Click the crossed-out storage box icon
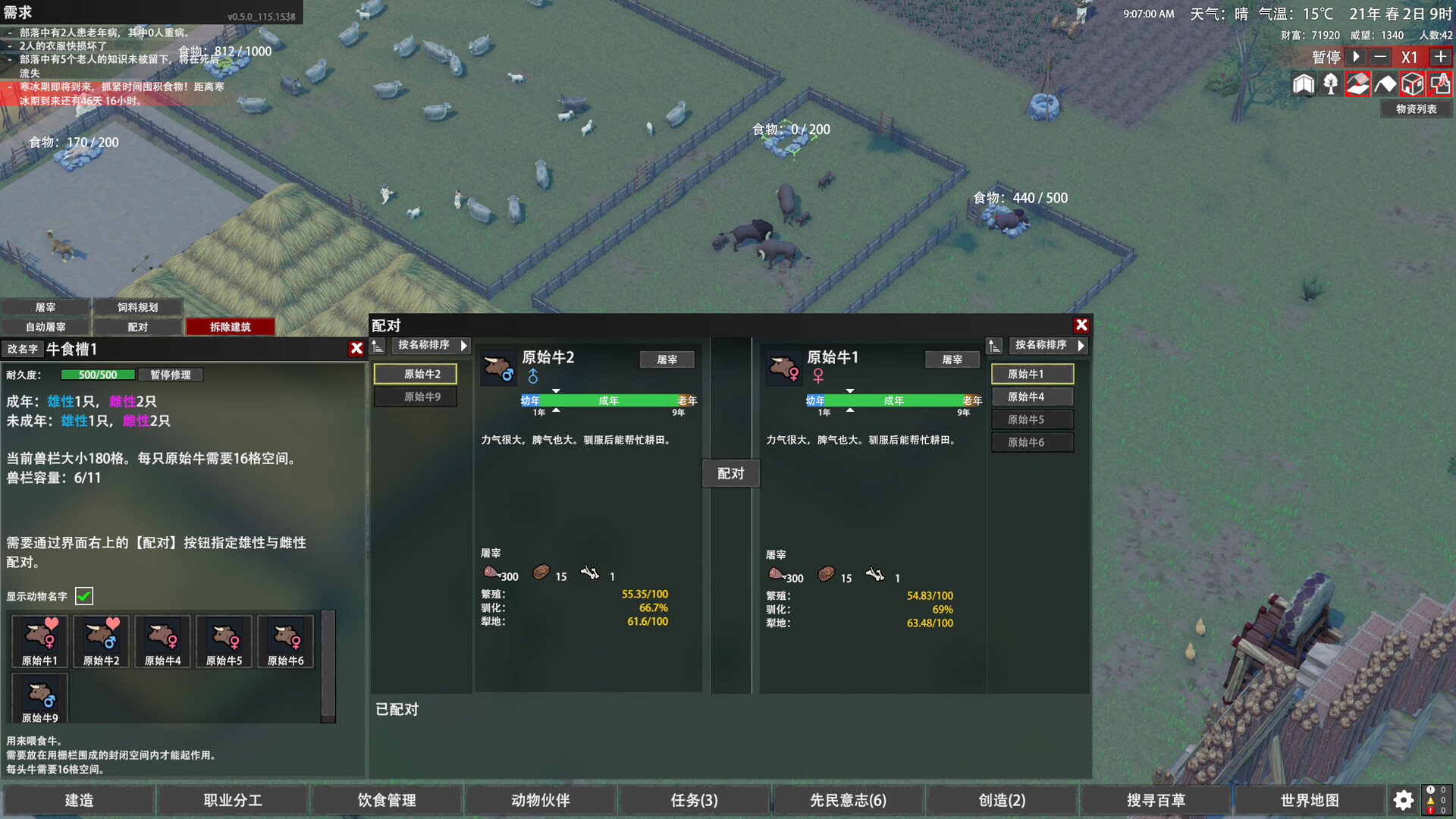This screenshot has height=819, width=1456. (x=1413, y=84)
